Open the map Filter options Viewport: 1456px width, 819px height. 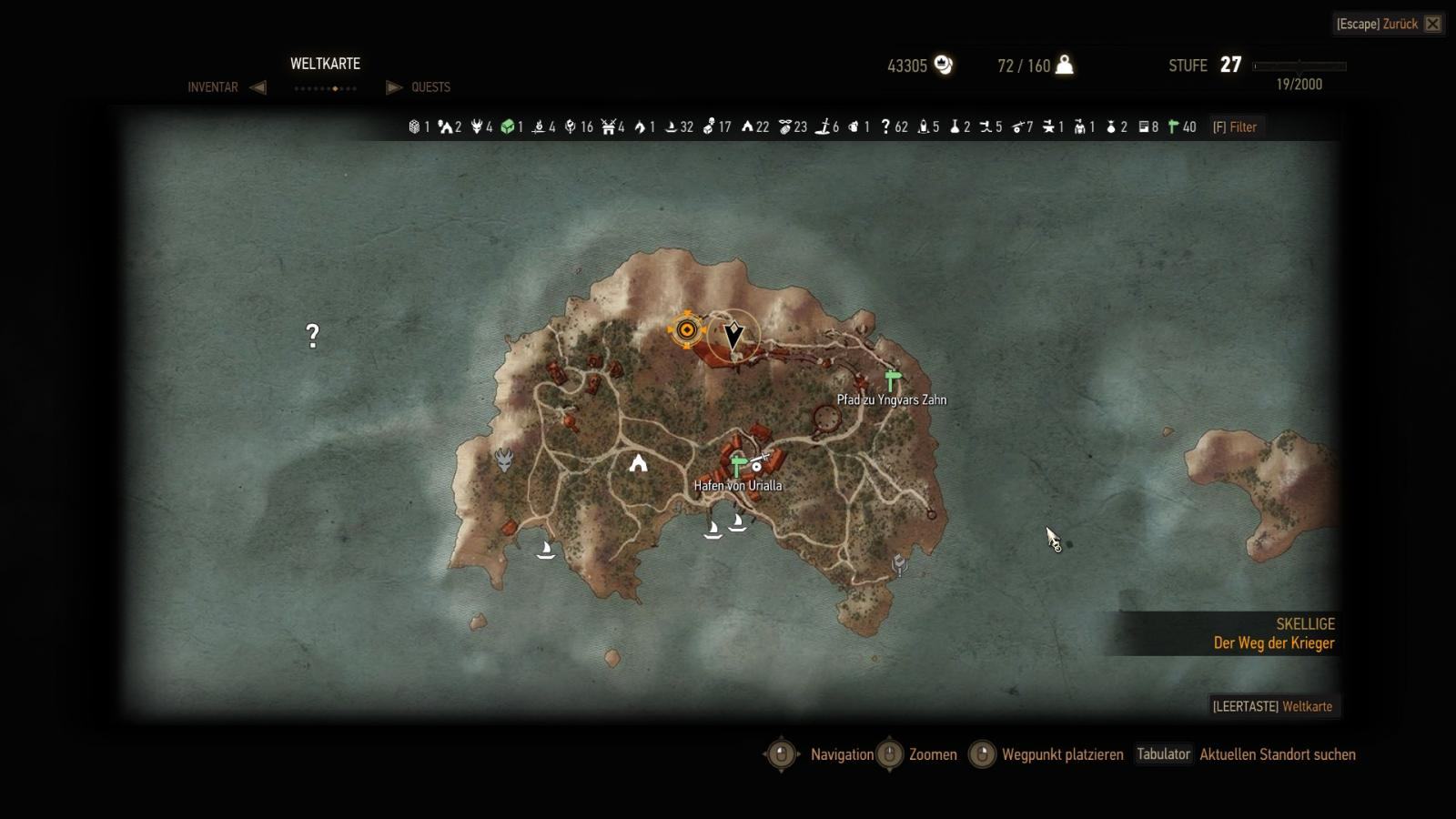[x=1235, y=127]
